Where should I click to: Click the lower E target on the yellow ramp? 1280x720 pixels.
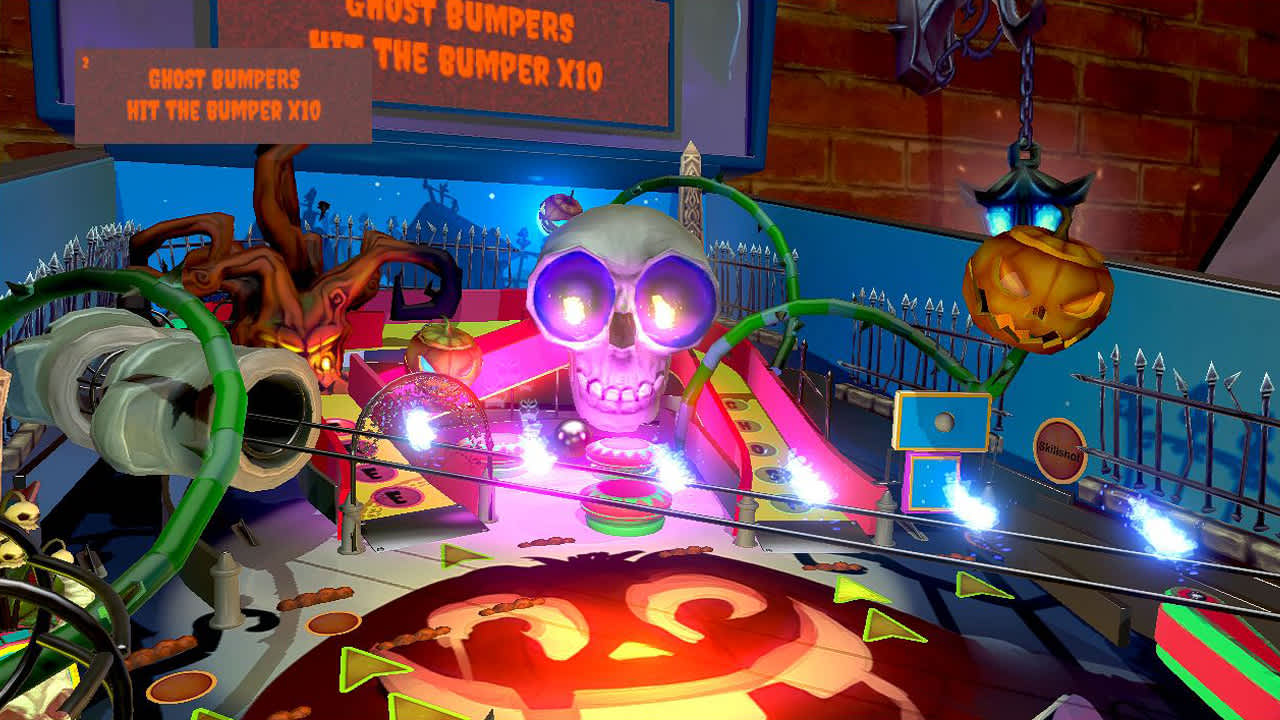tap(396, 498)
